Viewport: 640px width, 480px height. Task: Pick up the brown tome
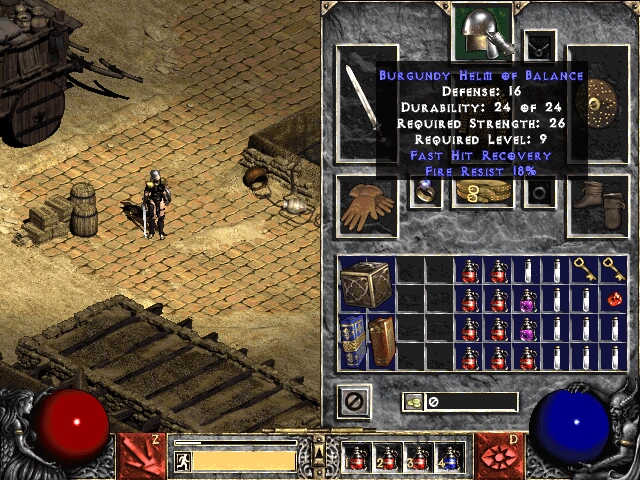pos(382,341)
